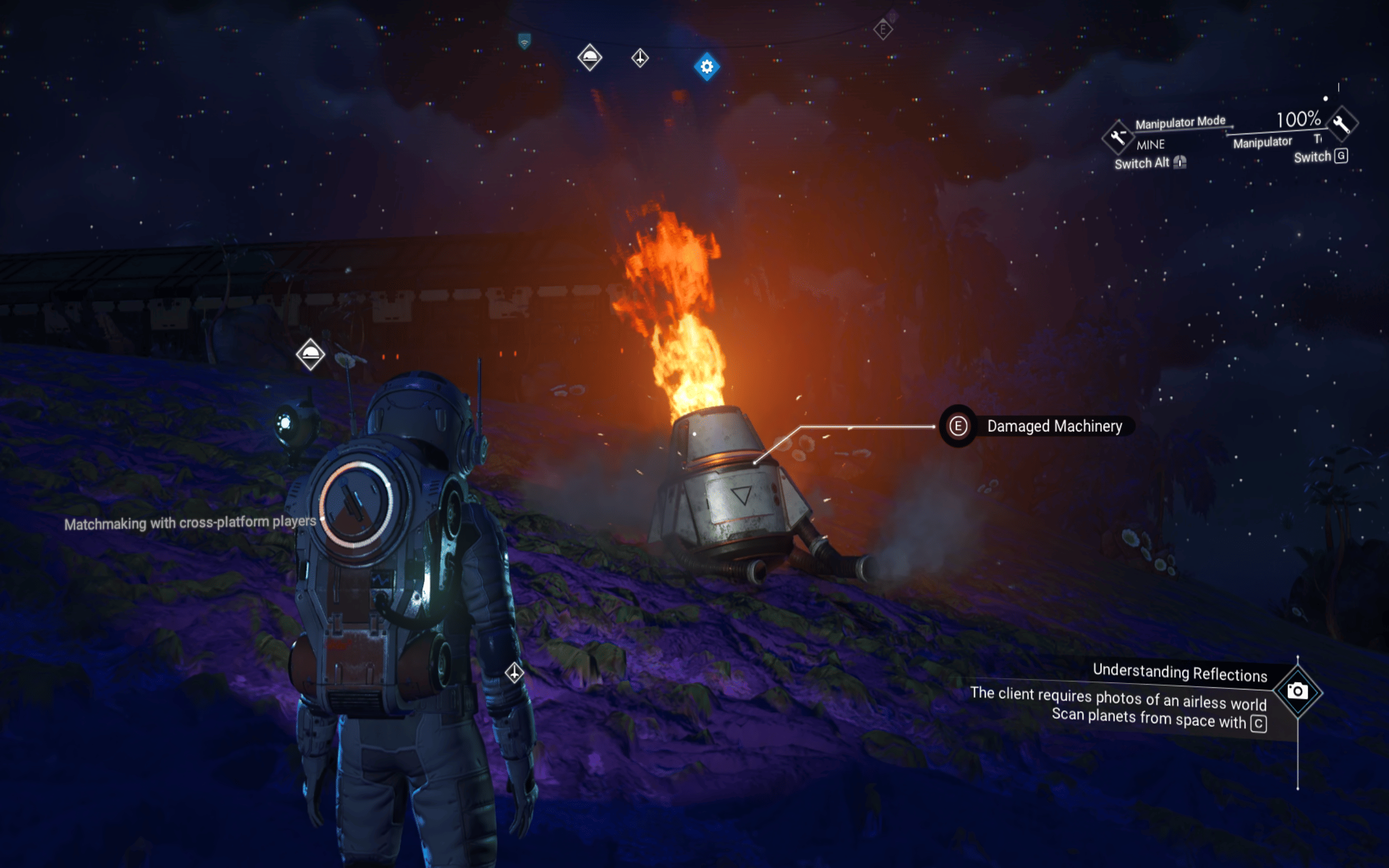Choose the Damaged Machinery interaction label
The image size is (1389, 868).
click(x=1054, y=426)
